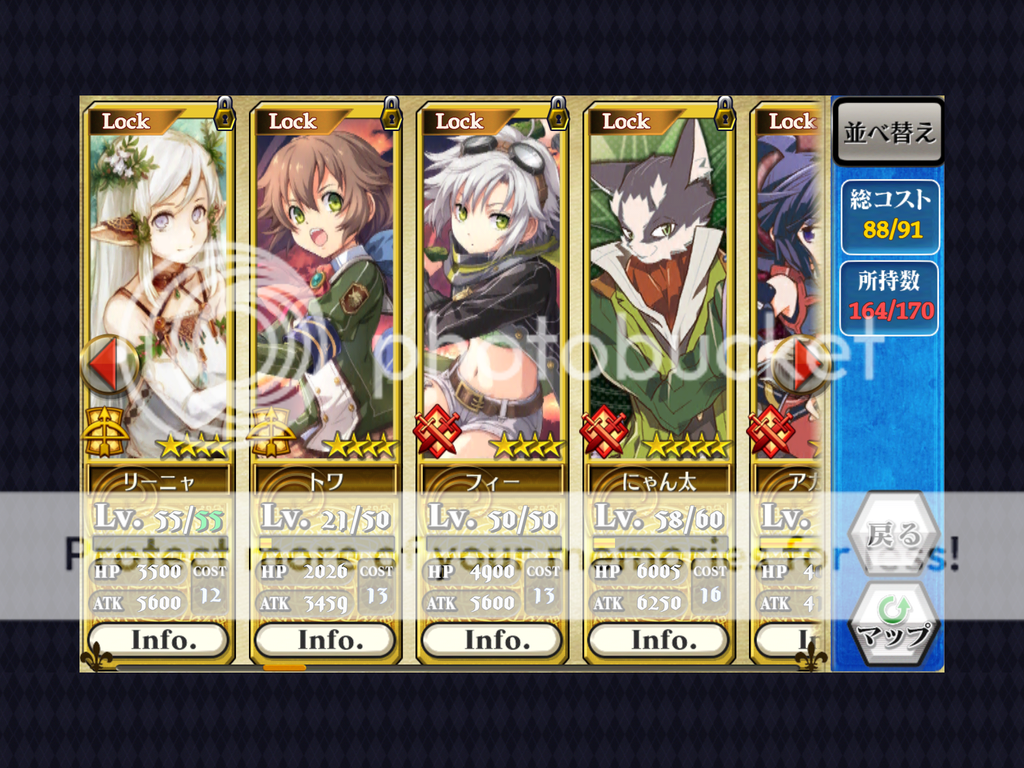Choose the トワ character card

(325, 290)
